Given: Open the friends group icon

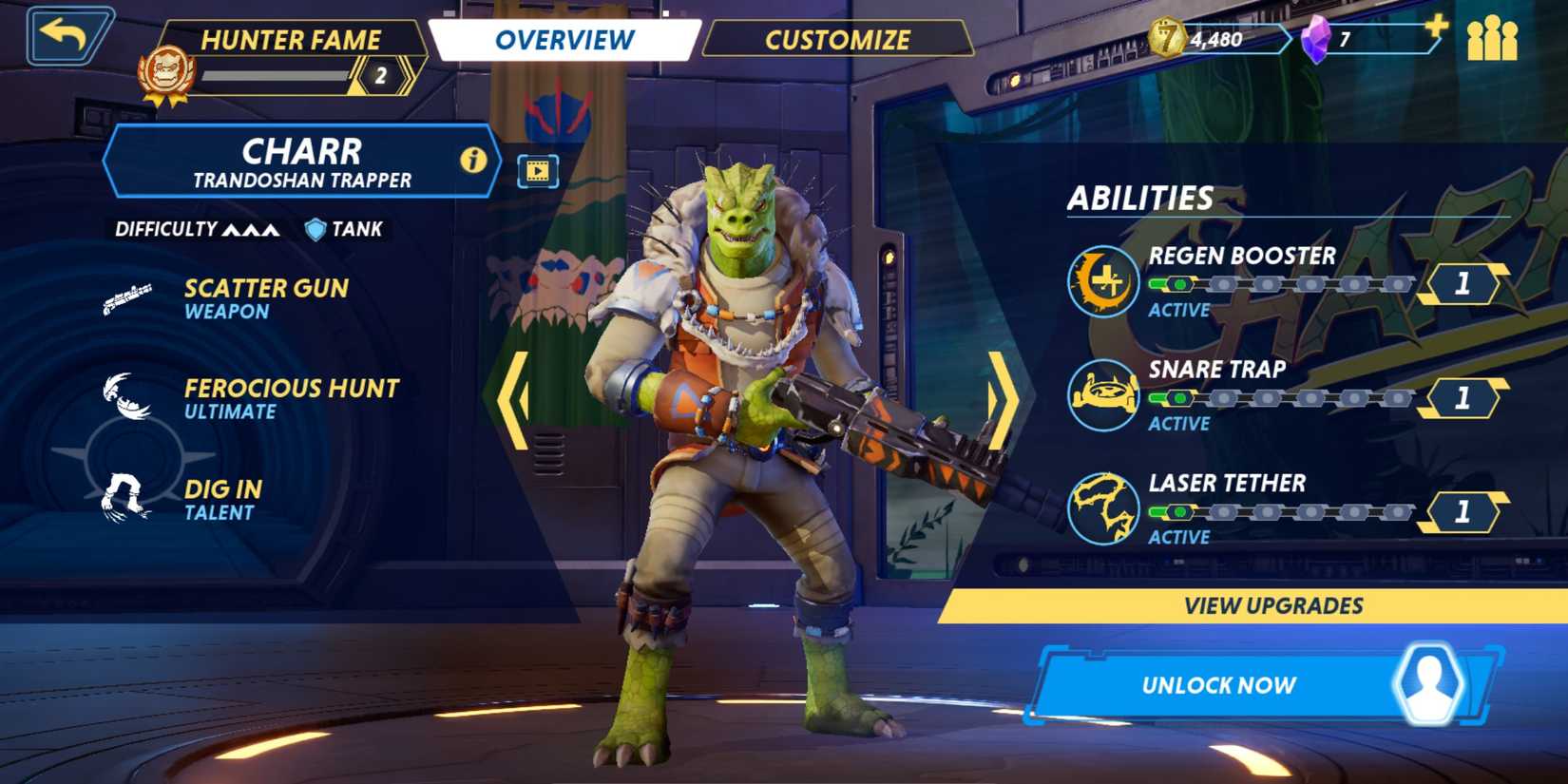Looking at the screenshot, I should [x=1492, y=39].
